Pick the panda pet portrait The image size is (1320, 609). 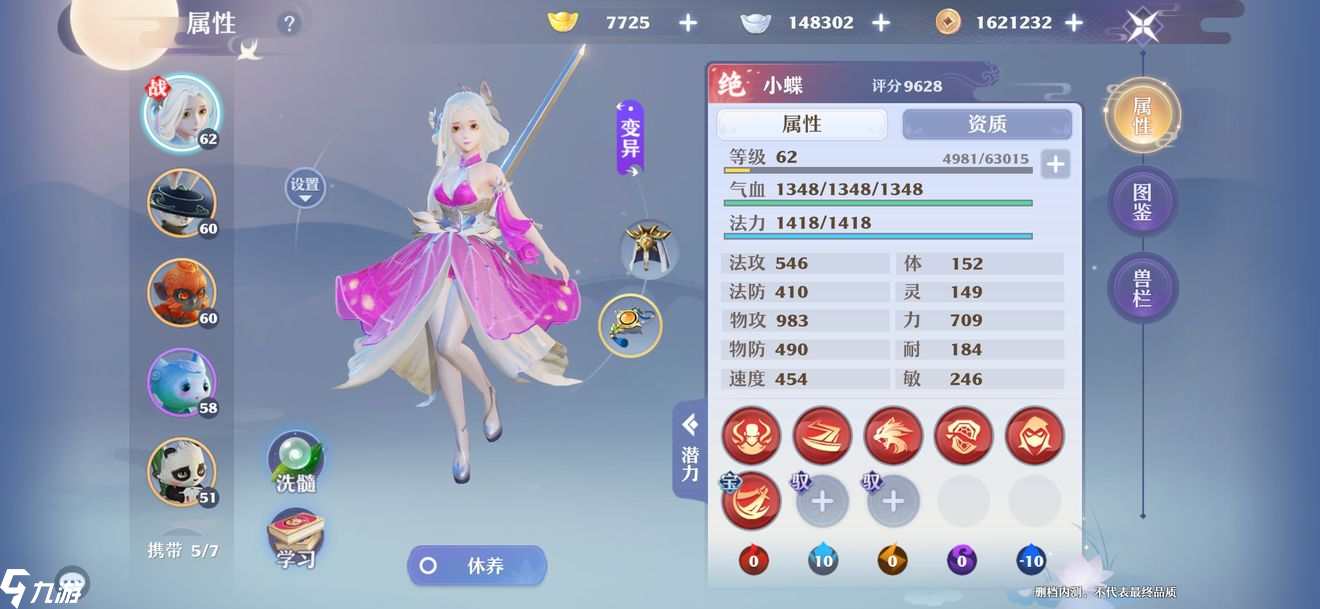click(x=181, y=471)
